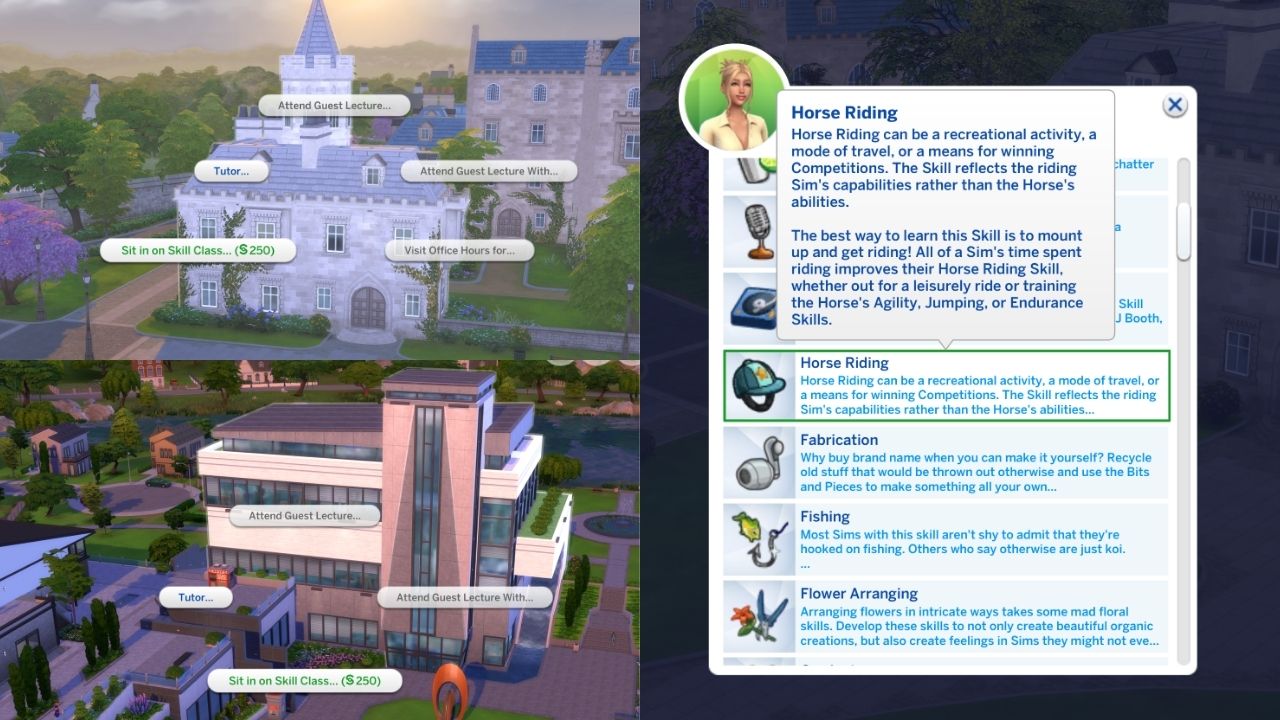The height and width of the screenshot is (720, 1280).
Task: Close the Horse Riding description popup
Action: tap(1174, 104)
